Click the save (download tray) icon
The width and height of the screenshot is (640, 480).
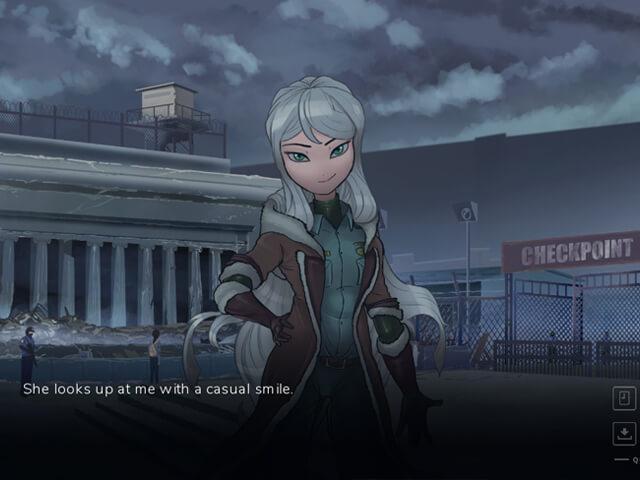pos(623,433)
